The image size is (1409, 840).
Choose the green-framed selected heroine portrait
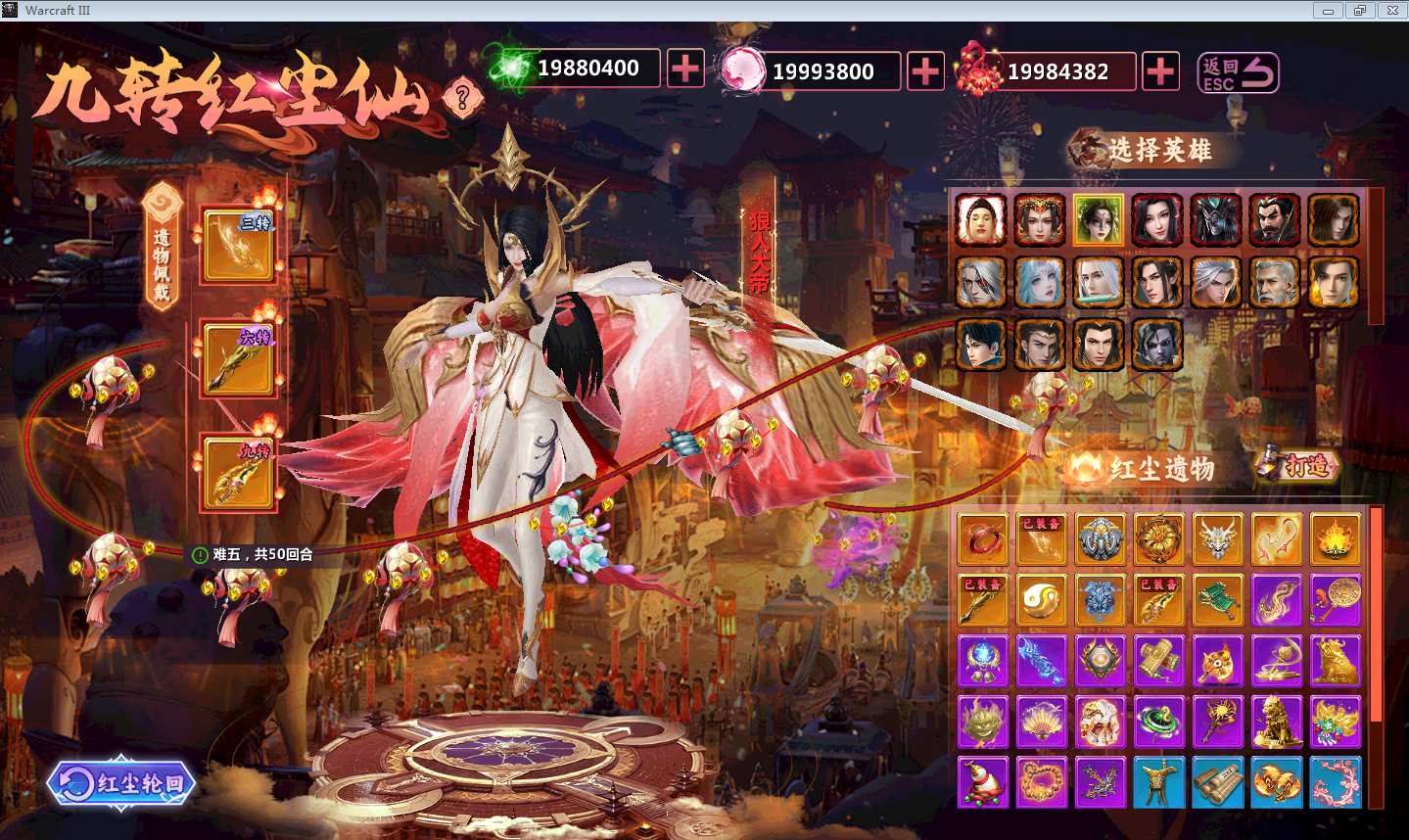[1098, 219]
